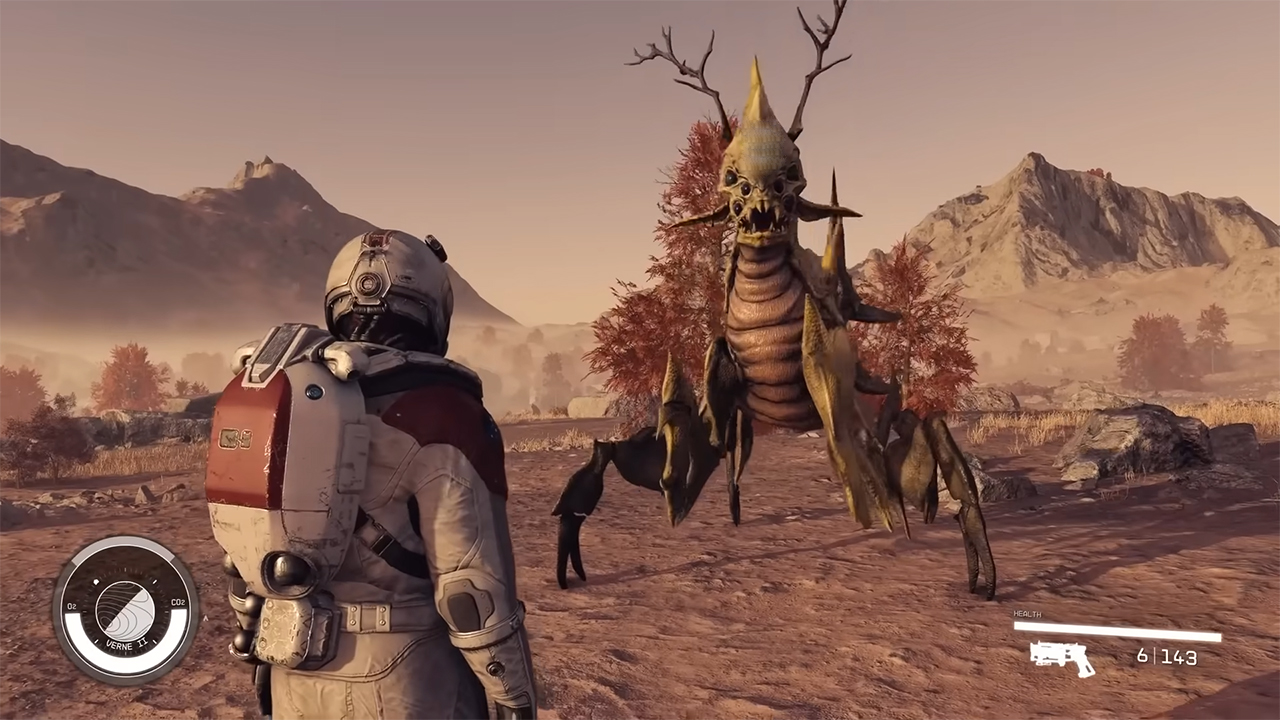Click the Verne II compass scanner dial

pyautogui.click(x=125, y=609)
